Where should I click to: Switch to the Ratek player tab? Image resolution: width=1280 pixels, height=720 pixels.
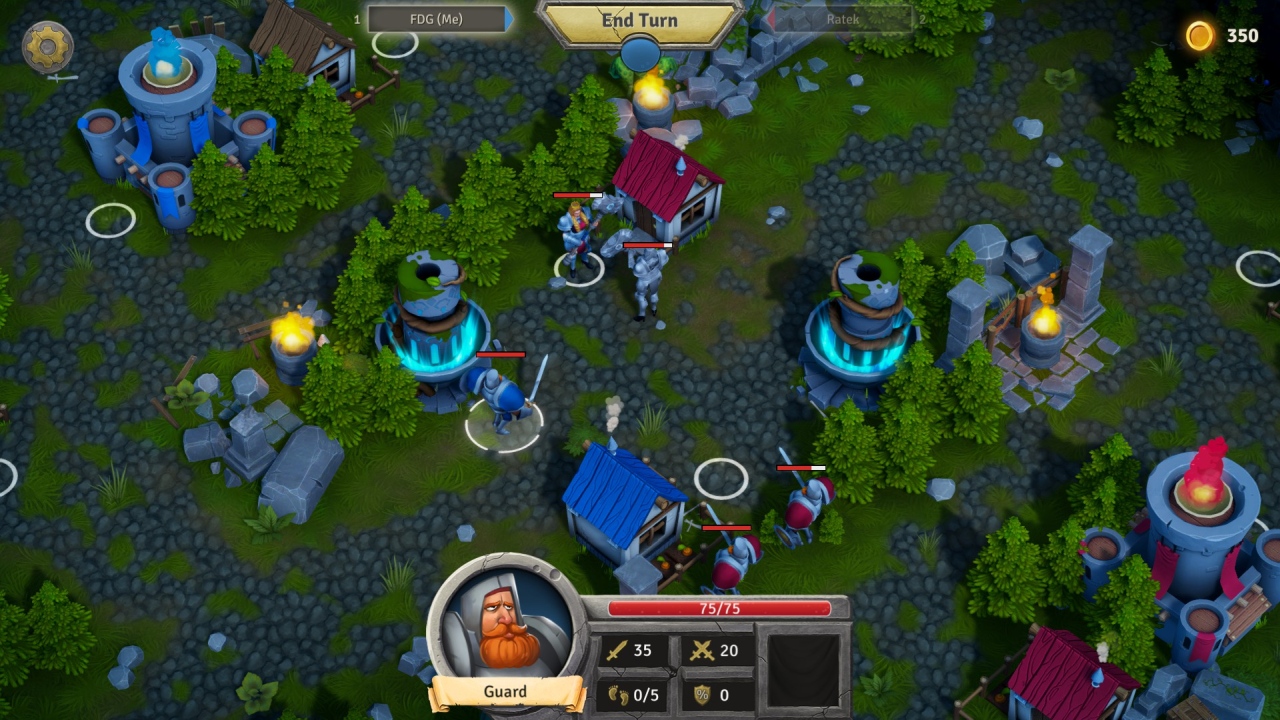click(x=845, y=18)
